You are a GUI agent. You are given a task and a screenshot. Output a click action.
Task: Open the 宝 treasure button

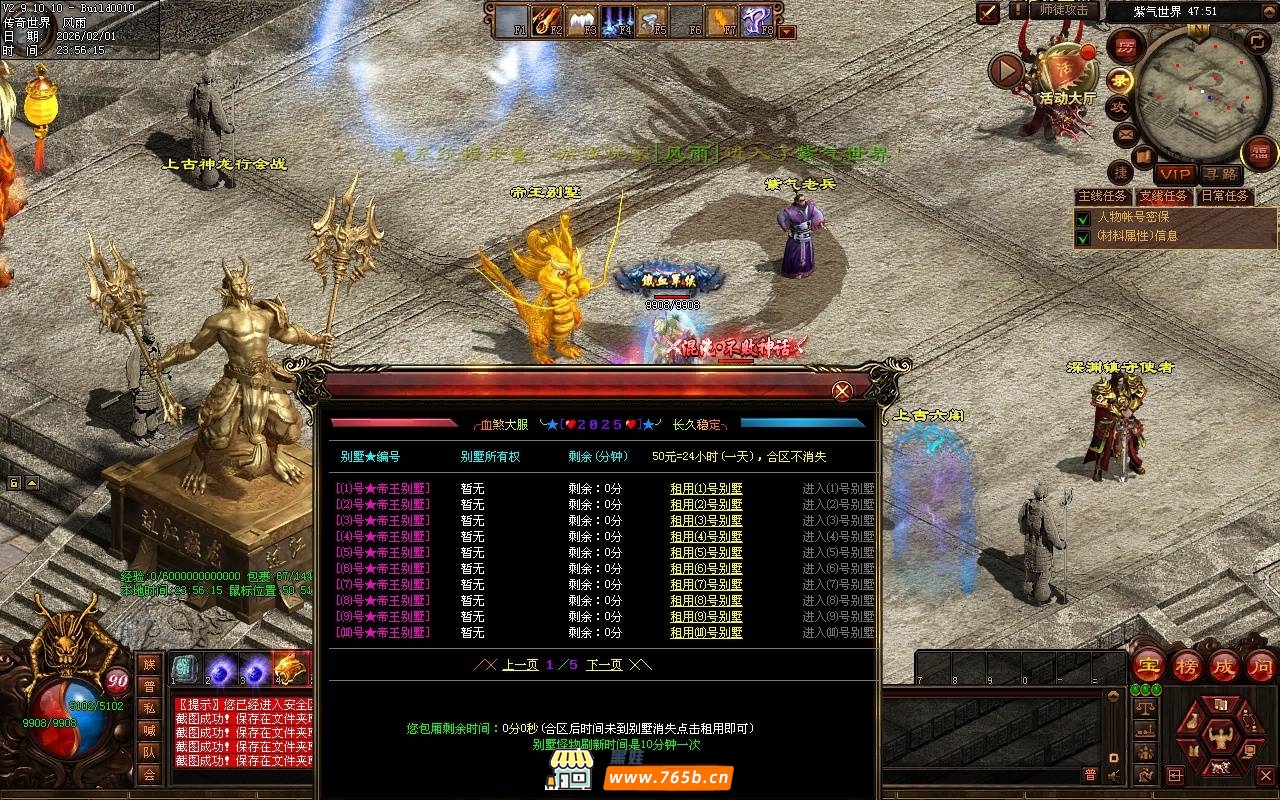[x=1148, y=666]
